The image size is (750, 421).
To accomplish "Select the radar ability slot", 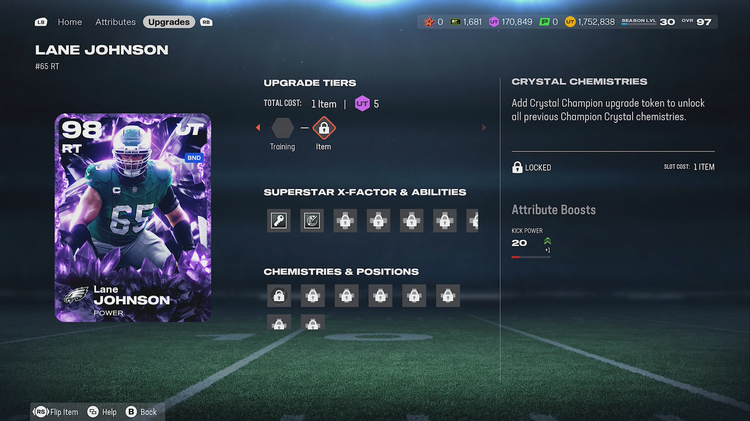I will pyautogui.click(x=312, y=221).
